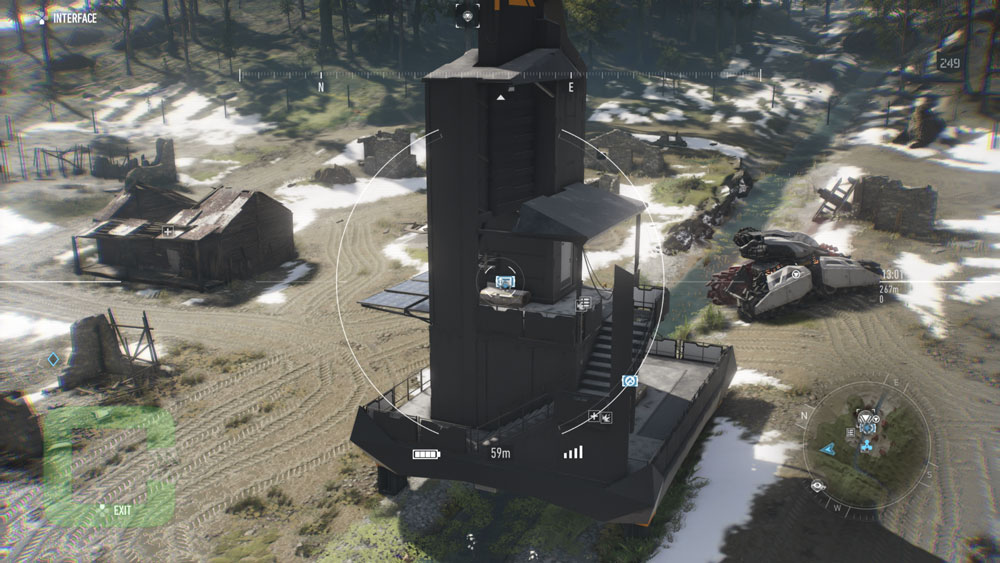Screen dimensions: 1000x563
Task: Click the blue diamond waypoint marker
Action: [x=53, y=358]
